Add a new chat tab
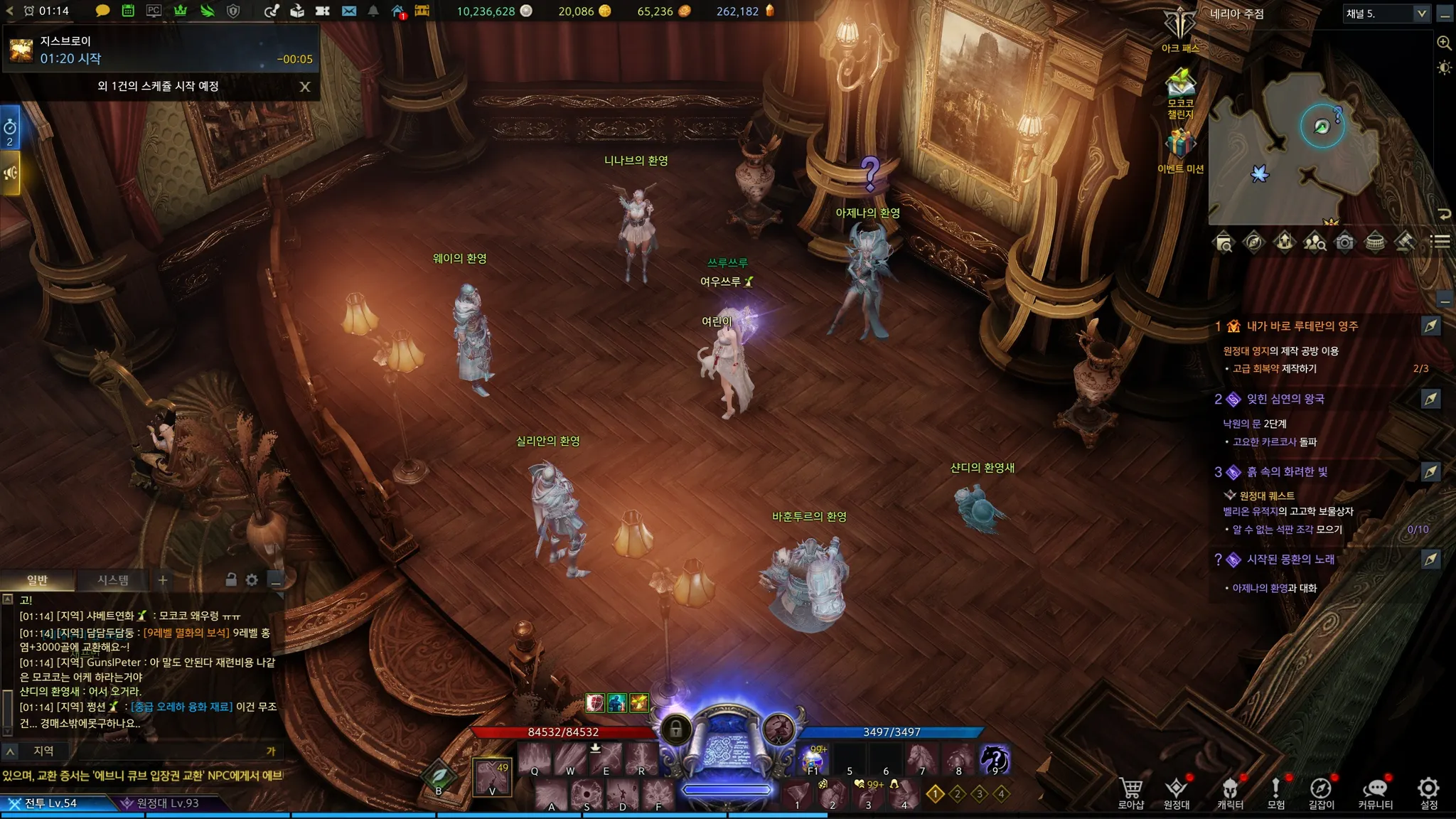Screen dimensions: 1456x819 pyautogui.click(x=163, y=580)
